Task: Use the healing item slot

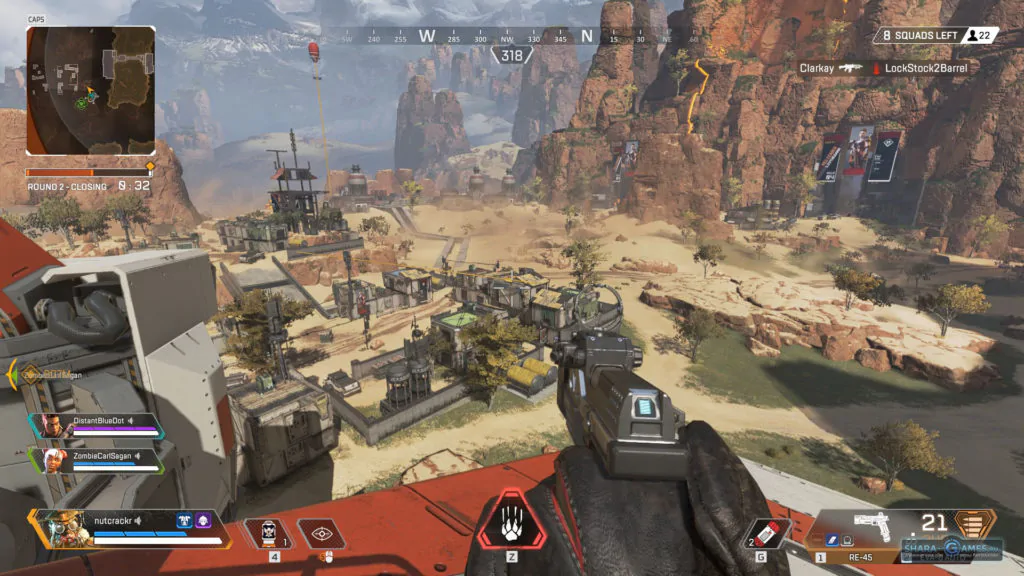Action: (x=262, y=533)
